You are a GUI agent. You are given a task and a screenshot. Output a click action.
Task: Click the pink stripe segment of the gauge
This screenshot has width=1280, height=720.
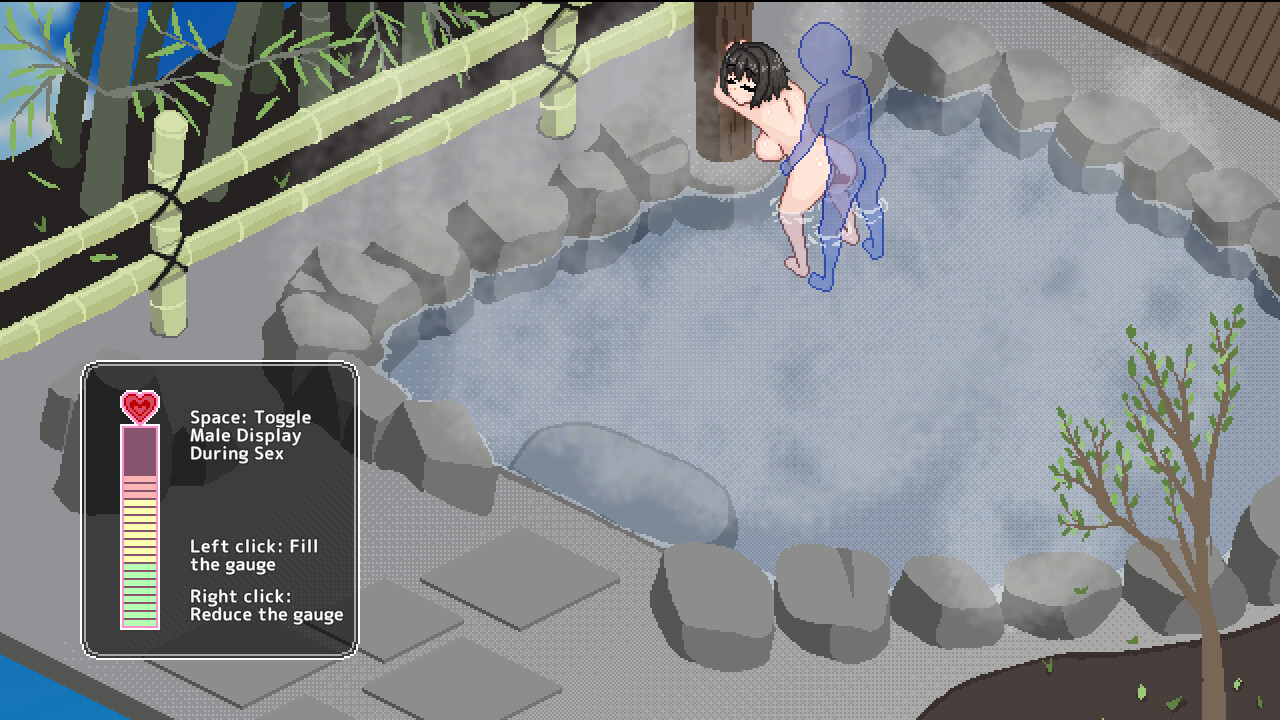pyautogui.click(x=138, y=487)
